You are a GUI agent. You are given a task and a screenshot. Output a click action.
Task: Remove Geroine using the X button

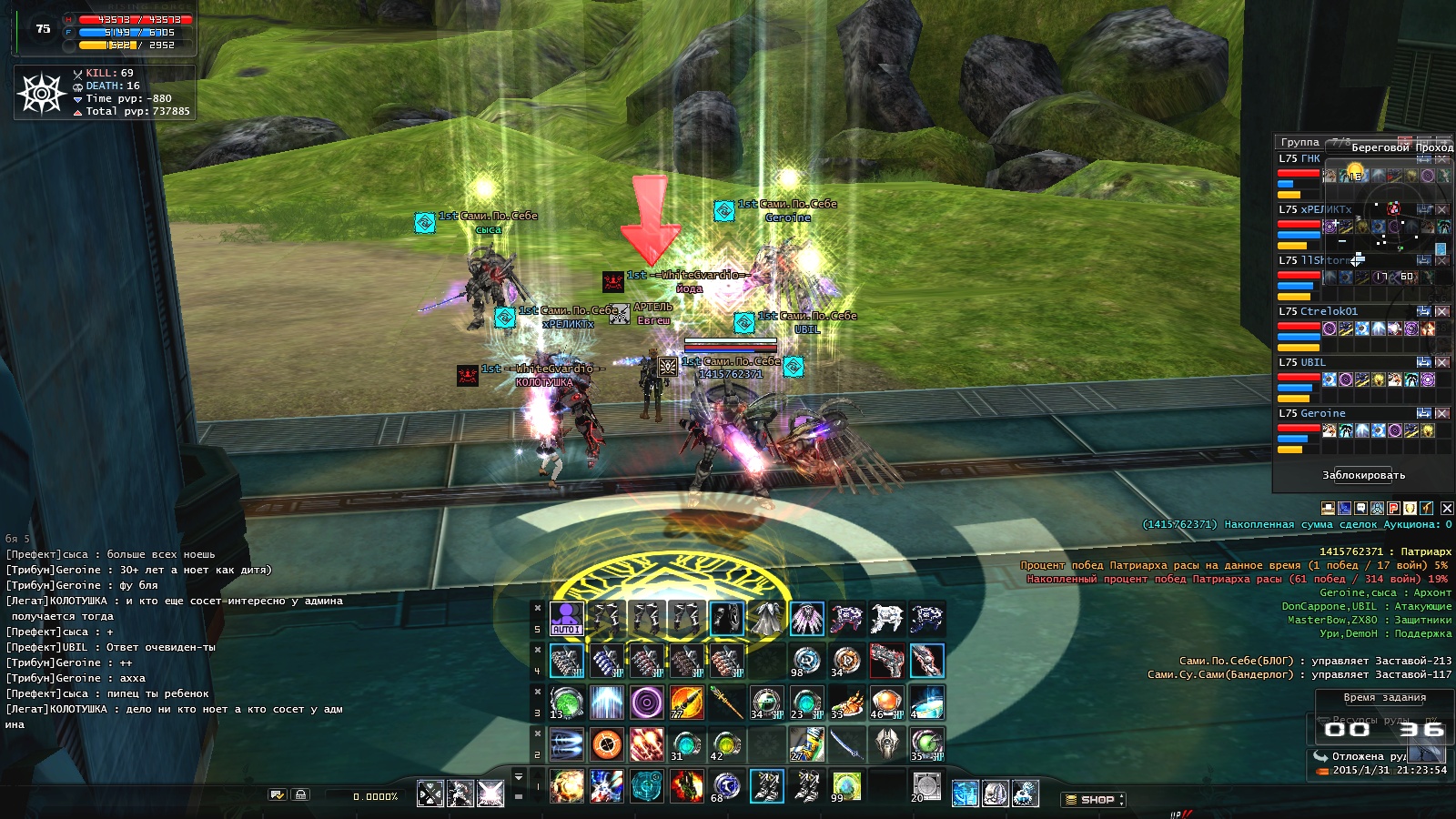tap(1441, 413)
